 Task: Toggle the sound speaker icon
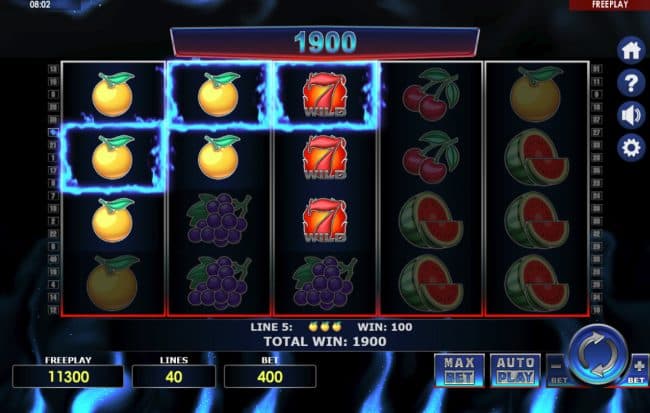tap(631, 115)
